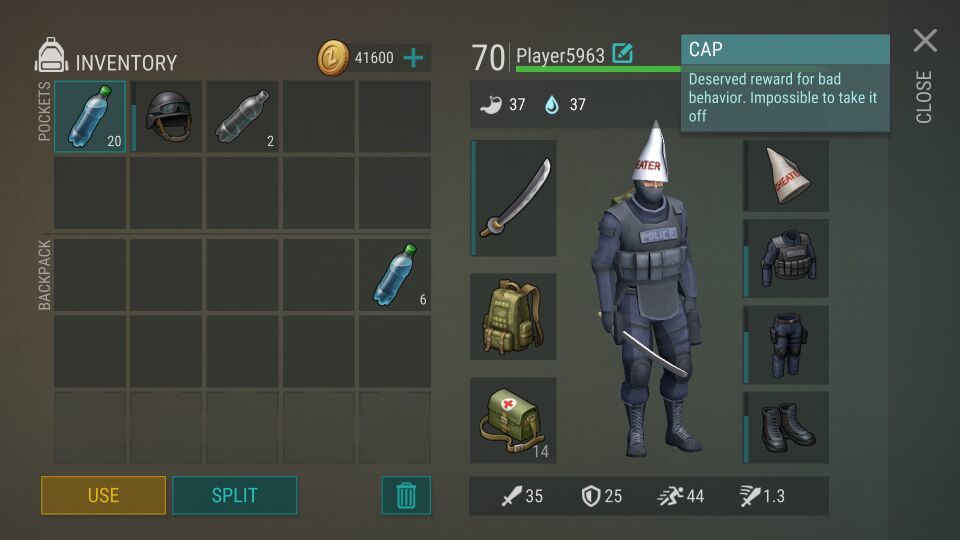This screenshot has height=540, width=960.
Task: Select the backpack stack of 6 water bottles
Action: (395, 274)
